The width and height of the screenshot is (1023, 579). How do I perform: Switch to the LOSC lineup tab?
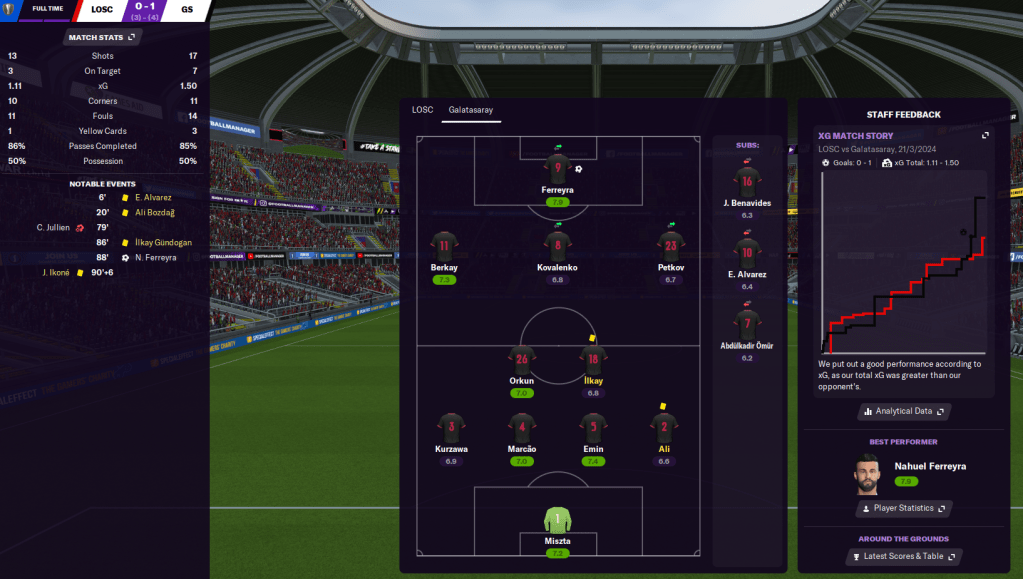point(423,109)
